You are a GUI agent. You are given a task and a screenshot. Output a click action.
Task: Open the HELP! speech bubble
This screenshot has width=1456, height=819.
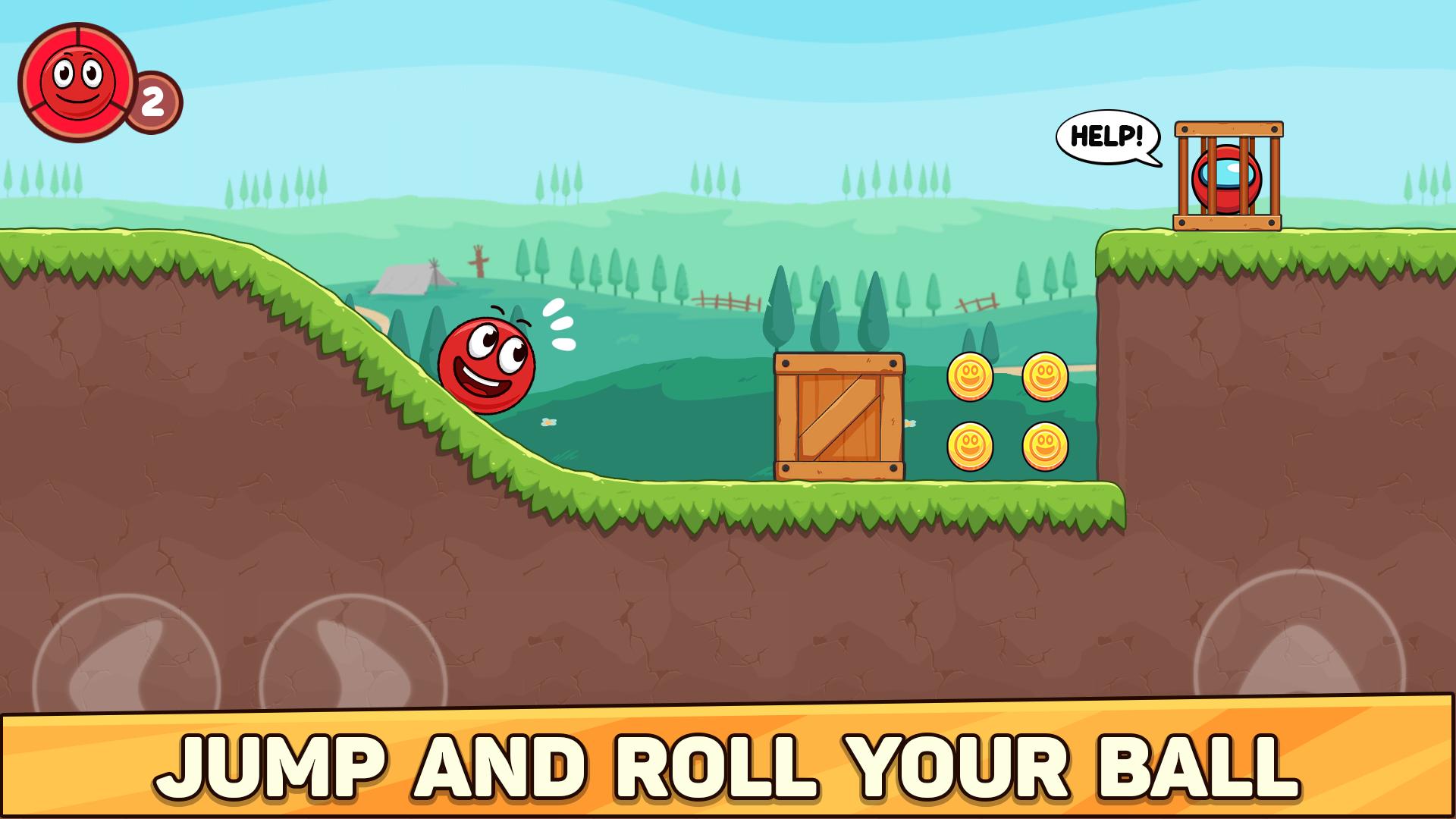point(1107,136)
